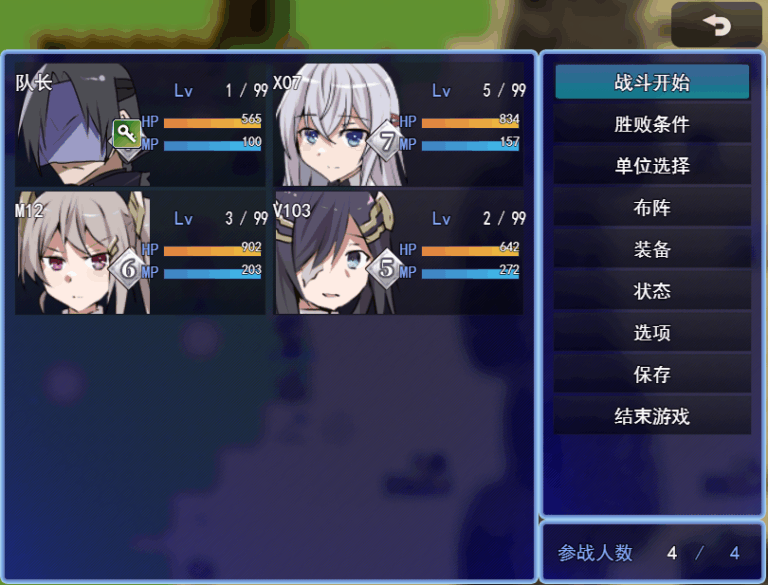Select the X07 unit card

click(399, 125)
